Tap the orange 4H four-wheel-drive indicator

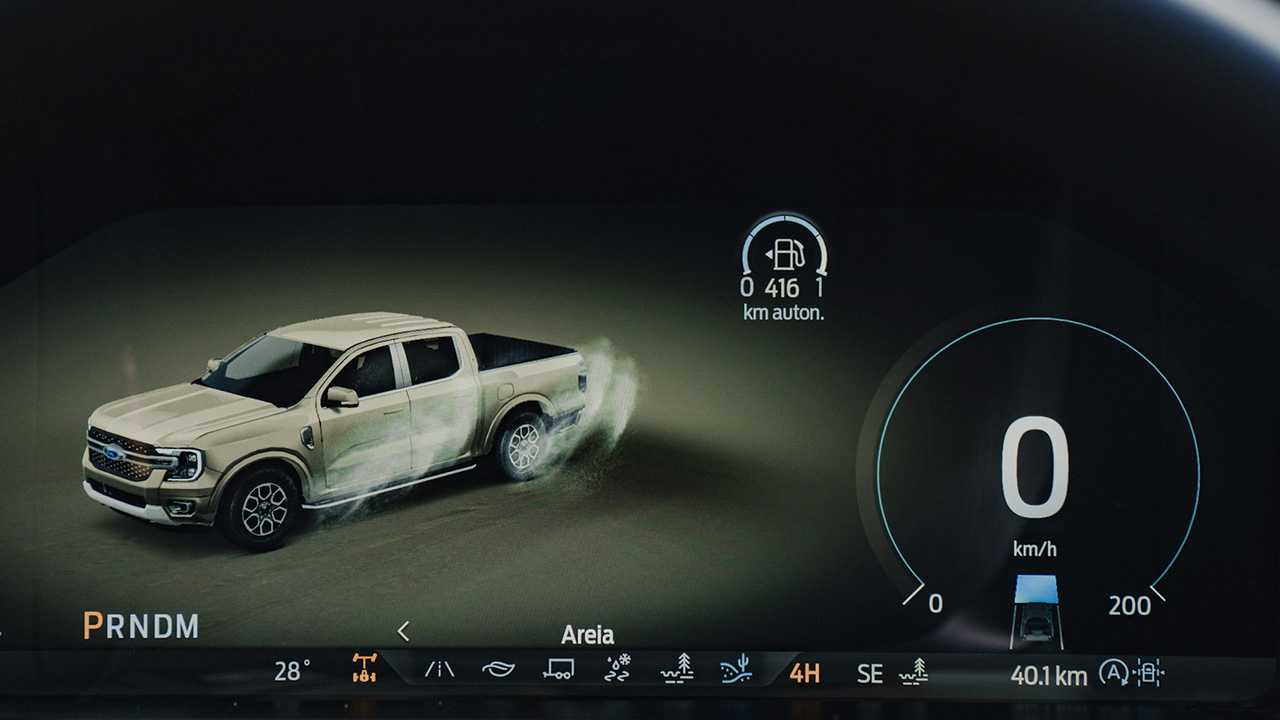(x=804, y=673)
